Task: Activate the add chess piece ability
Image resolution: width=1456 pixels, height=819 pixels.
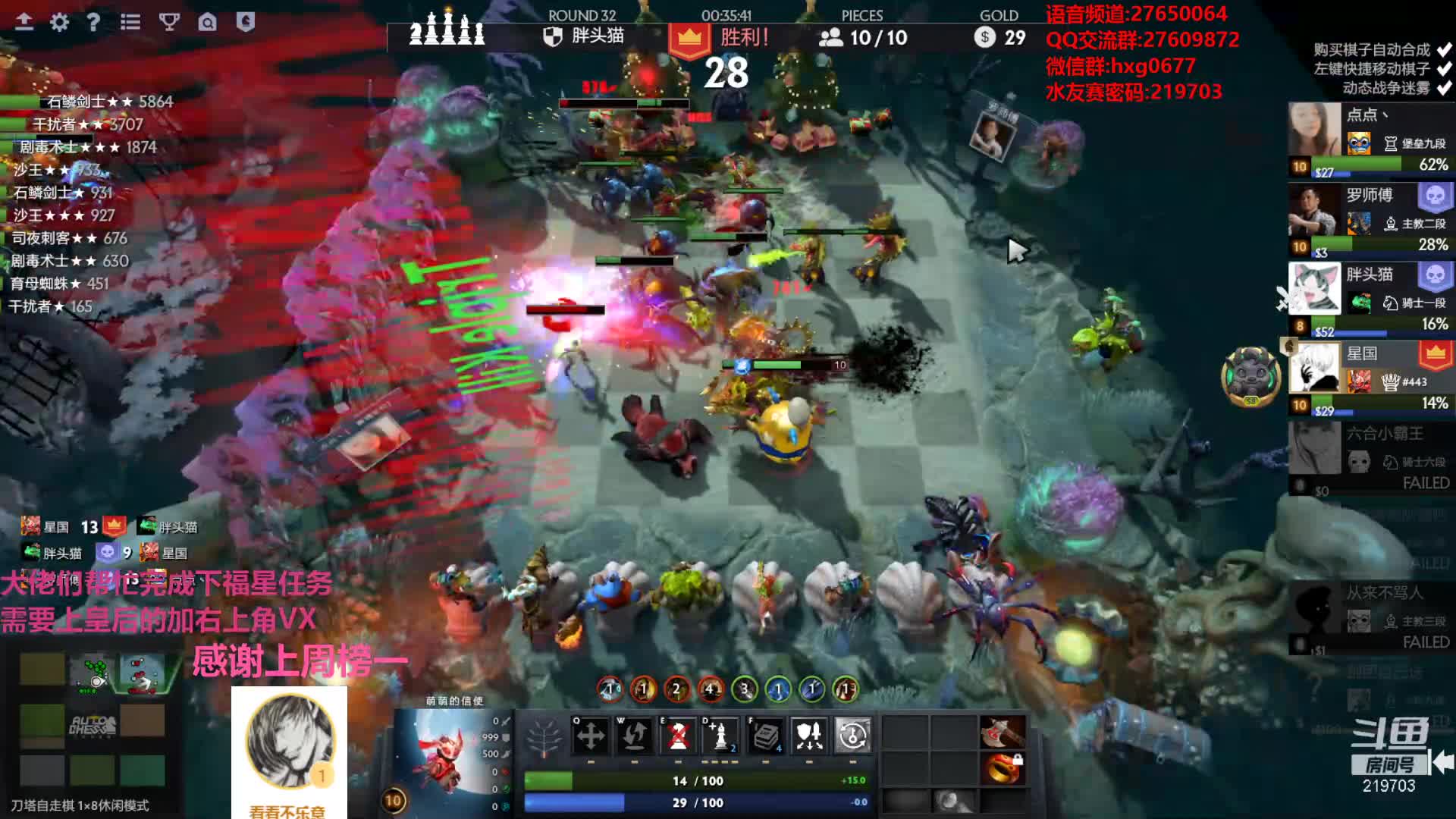Action: 721,736
